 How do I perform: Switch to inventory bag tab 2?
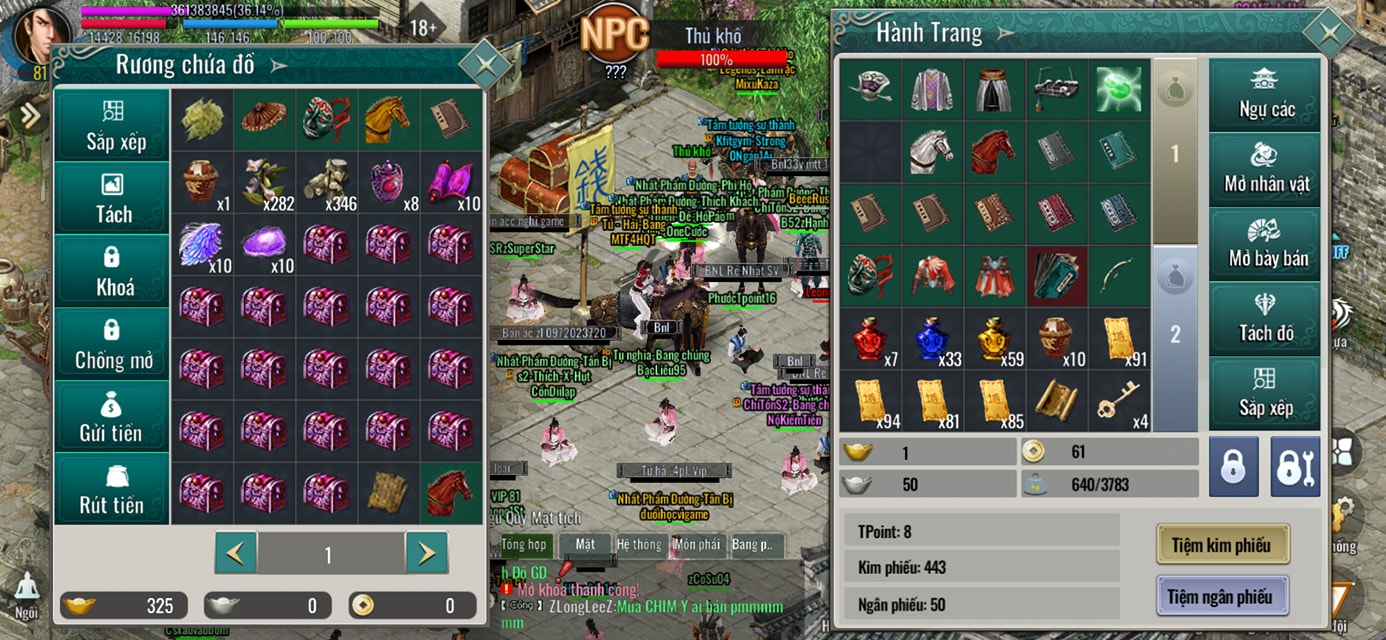[x=1175, y=335]
